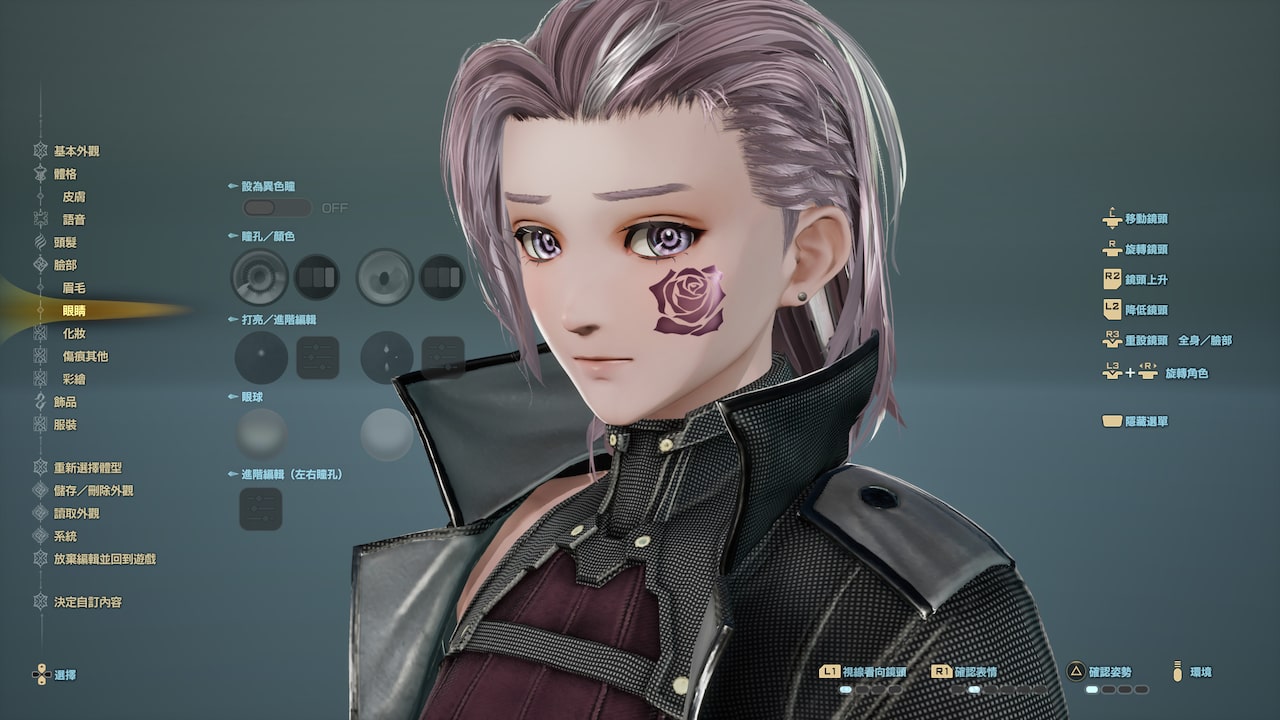Open the highlight advanced editing panel icon
Viewport: 1280px width, 720px height.
[316, 357]
